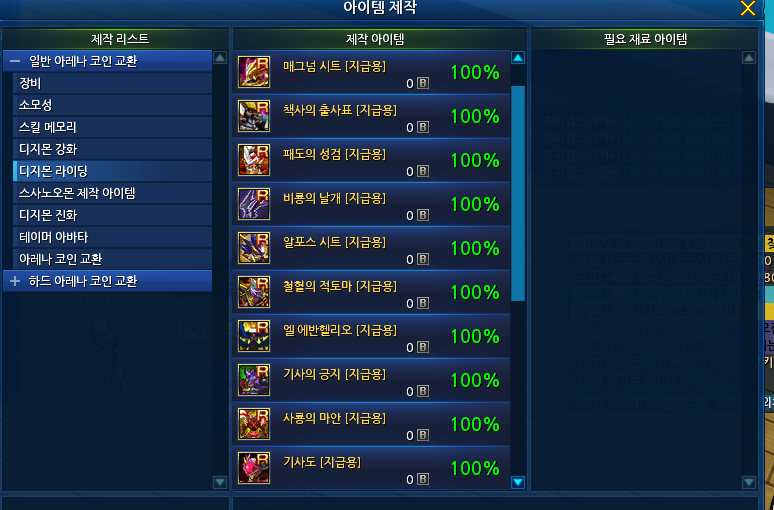The height and width of the screenshot is (510, 774).
Task: Select the 장비 category
Action: 30,83
